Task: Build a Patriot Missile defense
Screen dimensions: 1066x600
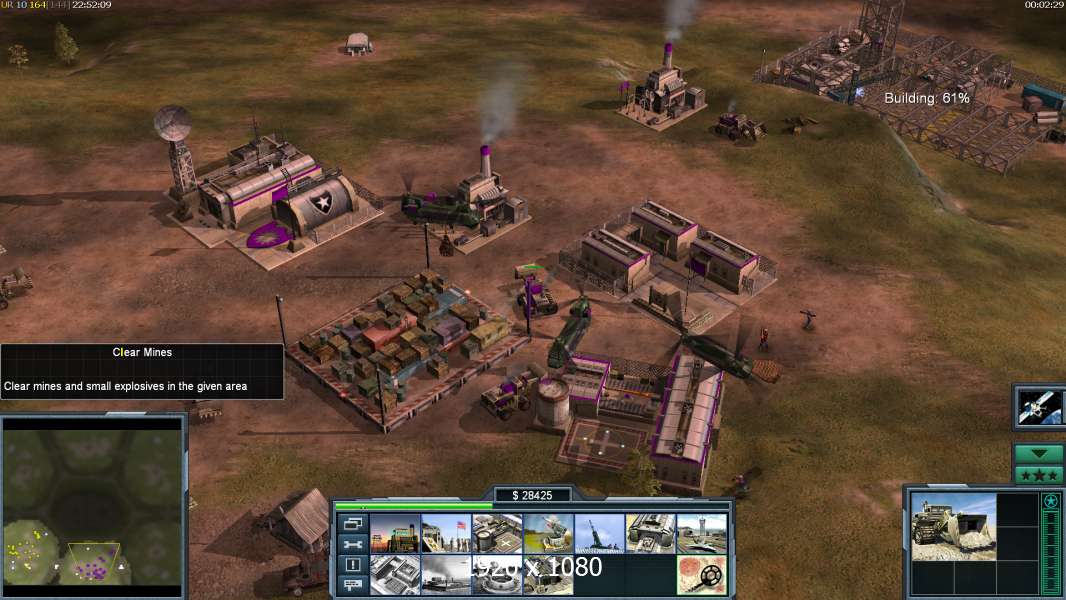Action: point(548,534)
